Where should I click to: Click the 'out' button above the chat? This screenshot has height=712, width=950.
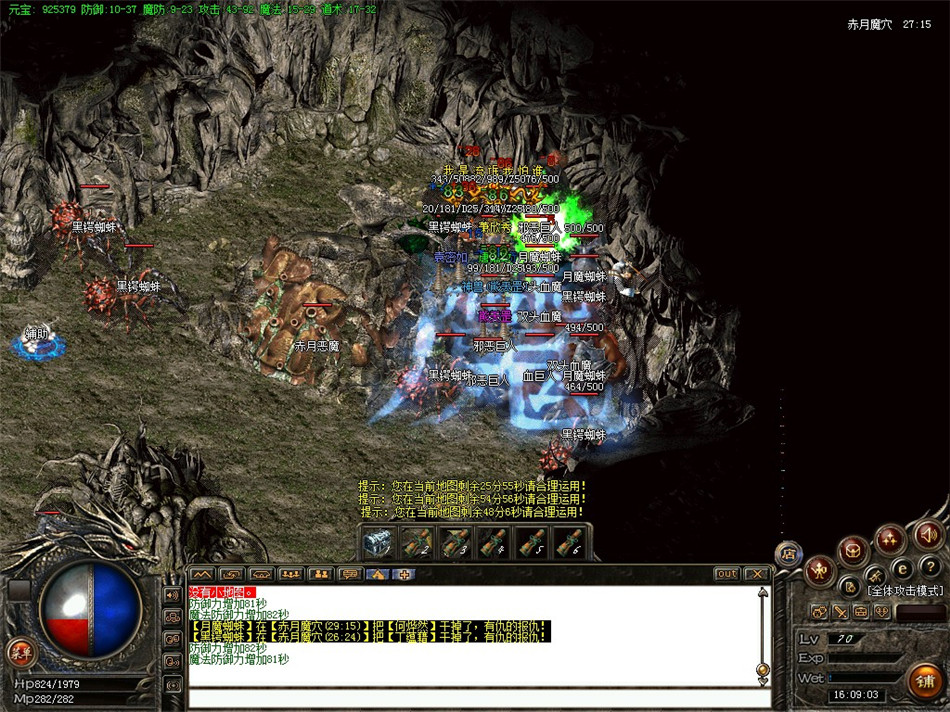coord(727,574)
